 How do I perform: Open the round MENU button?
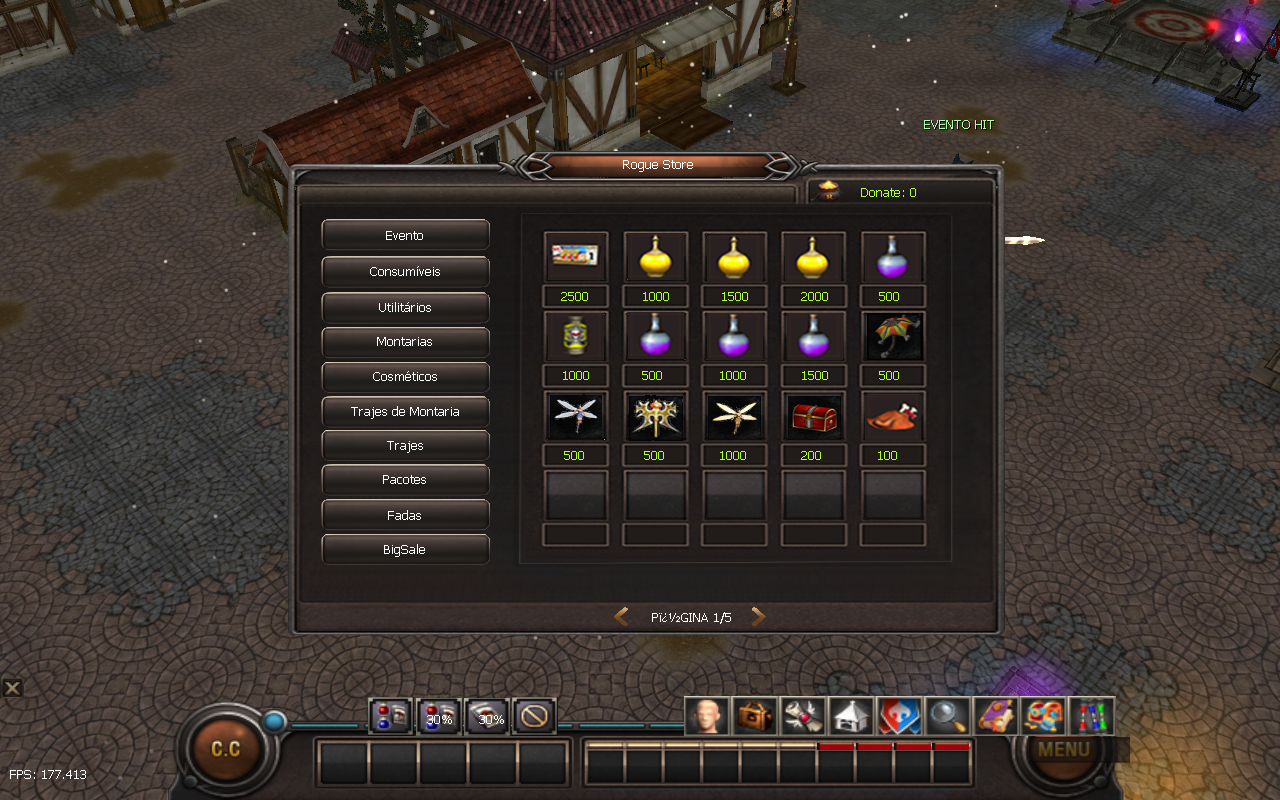pyautogui.click(x=1063, y=749)
